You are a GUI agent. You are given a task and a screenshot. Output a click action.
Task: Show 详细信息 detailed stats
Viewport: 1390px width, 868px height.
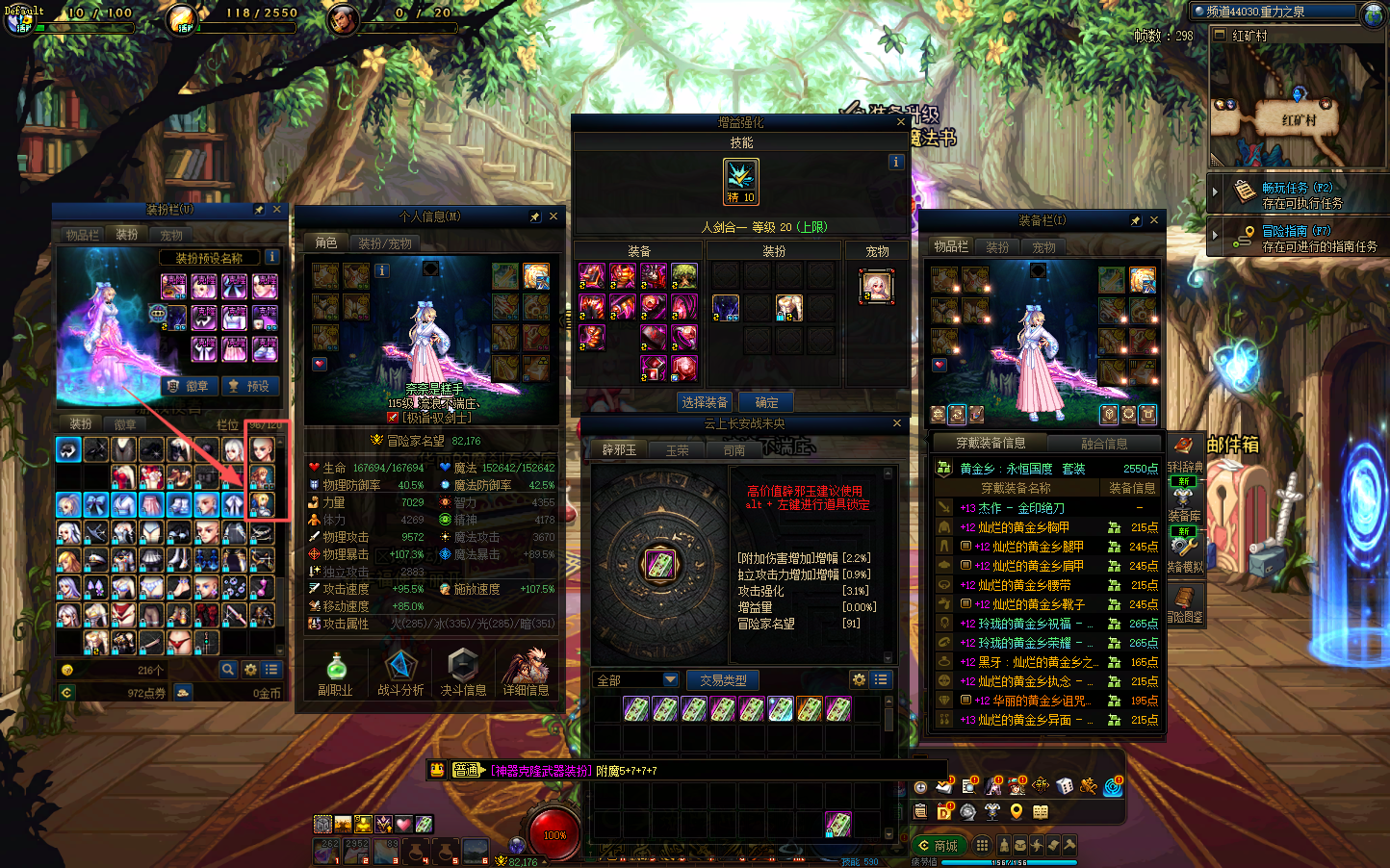click(x=526, y=674)
